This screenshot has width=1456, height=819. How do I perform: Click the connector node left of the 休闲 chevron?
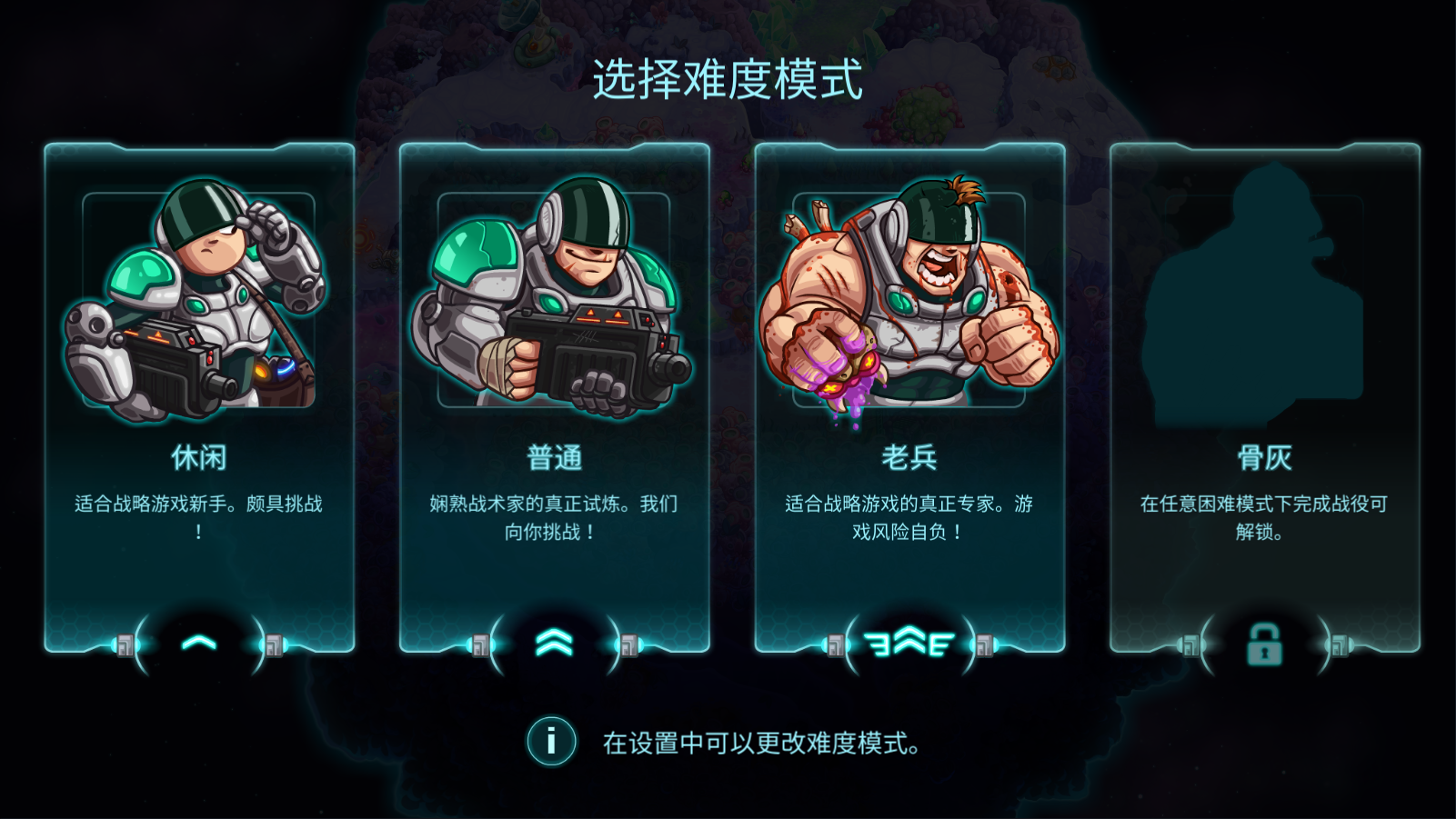(127, 645)
